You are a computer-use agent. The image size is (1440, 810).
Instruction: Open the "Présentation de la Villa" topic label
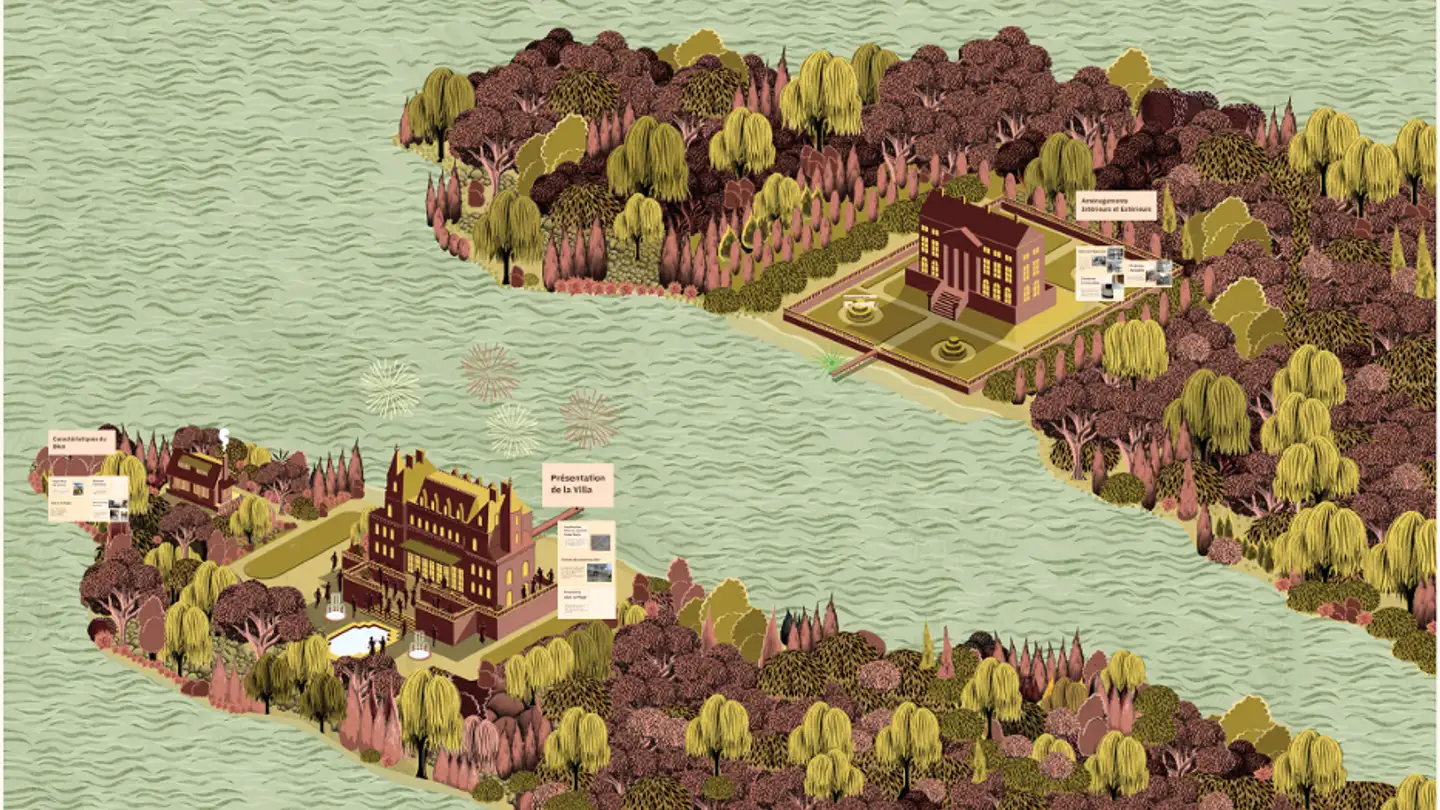click(577, 484)
